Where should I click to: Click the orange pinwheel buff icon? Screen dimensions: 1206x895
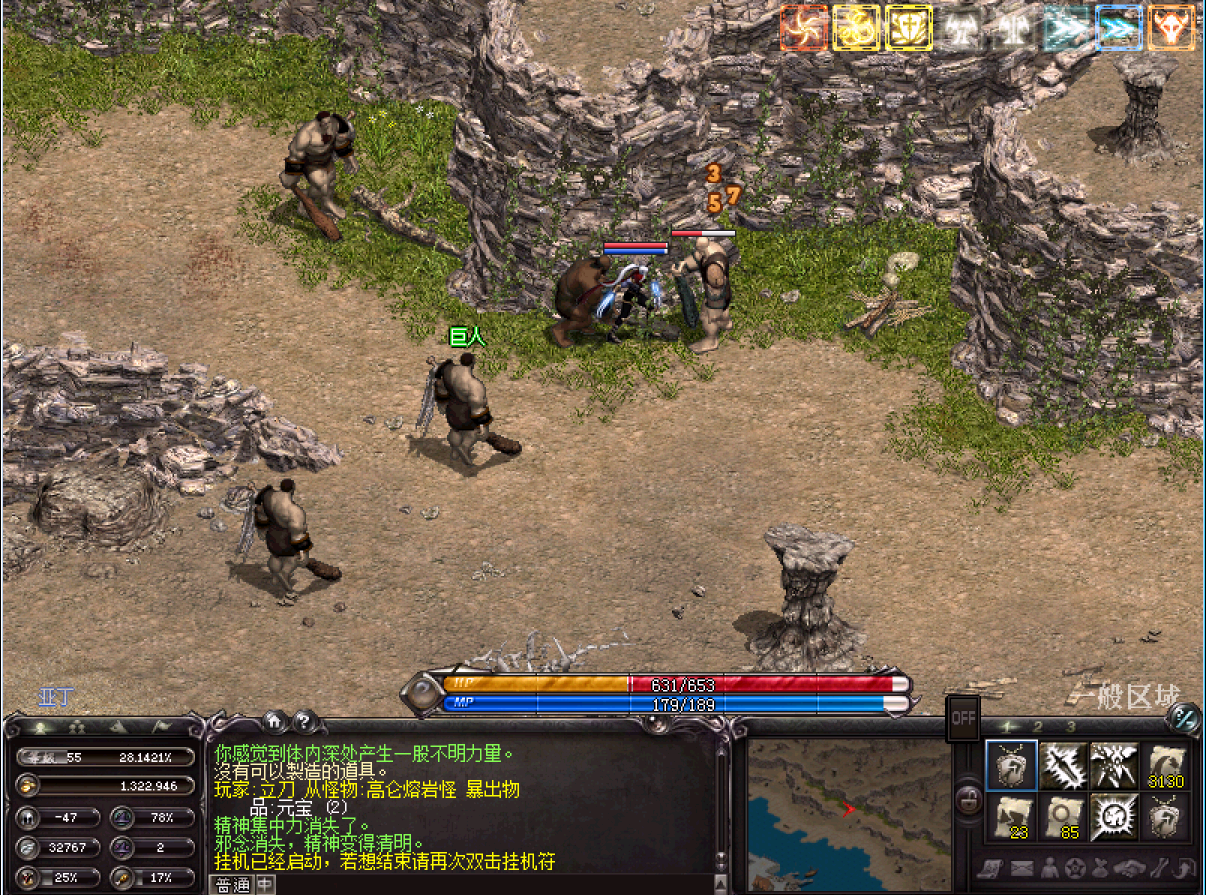[804, 28]
